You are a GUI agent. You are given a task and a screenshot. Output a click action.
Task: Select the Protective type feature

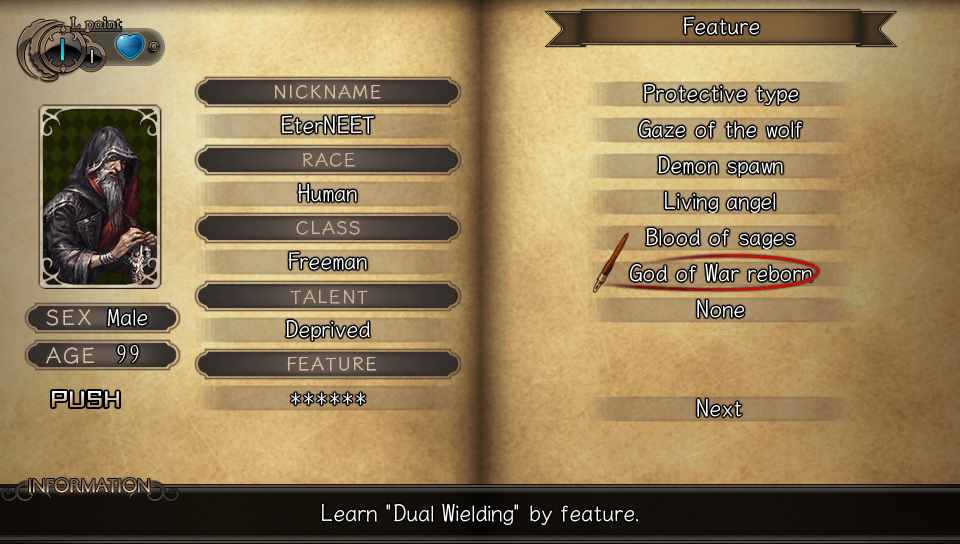pyautogui.click(x=720, y=94)
